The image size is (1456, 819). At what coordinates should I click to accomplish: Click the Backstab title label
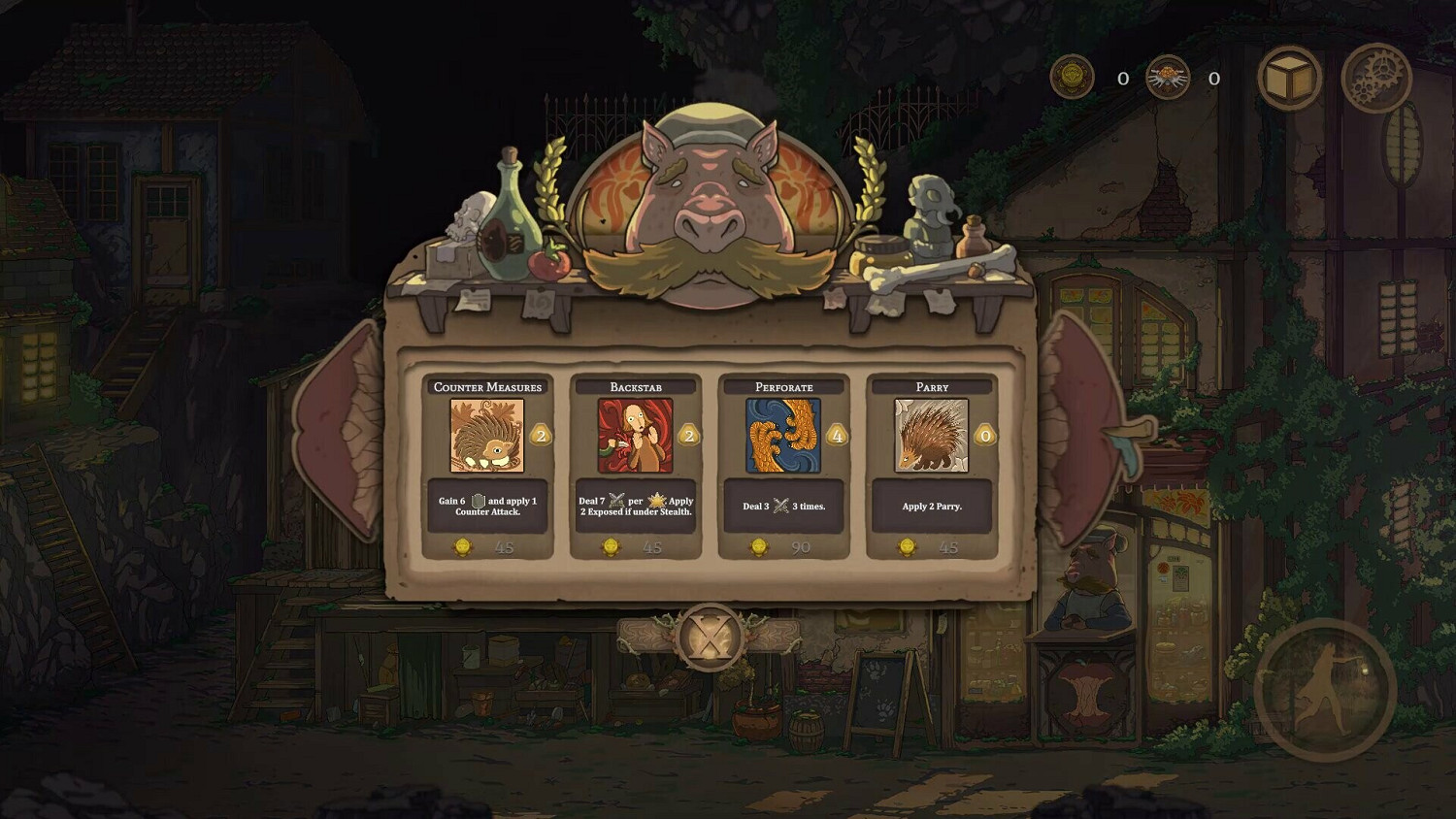click(637, 385)
